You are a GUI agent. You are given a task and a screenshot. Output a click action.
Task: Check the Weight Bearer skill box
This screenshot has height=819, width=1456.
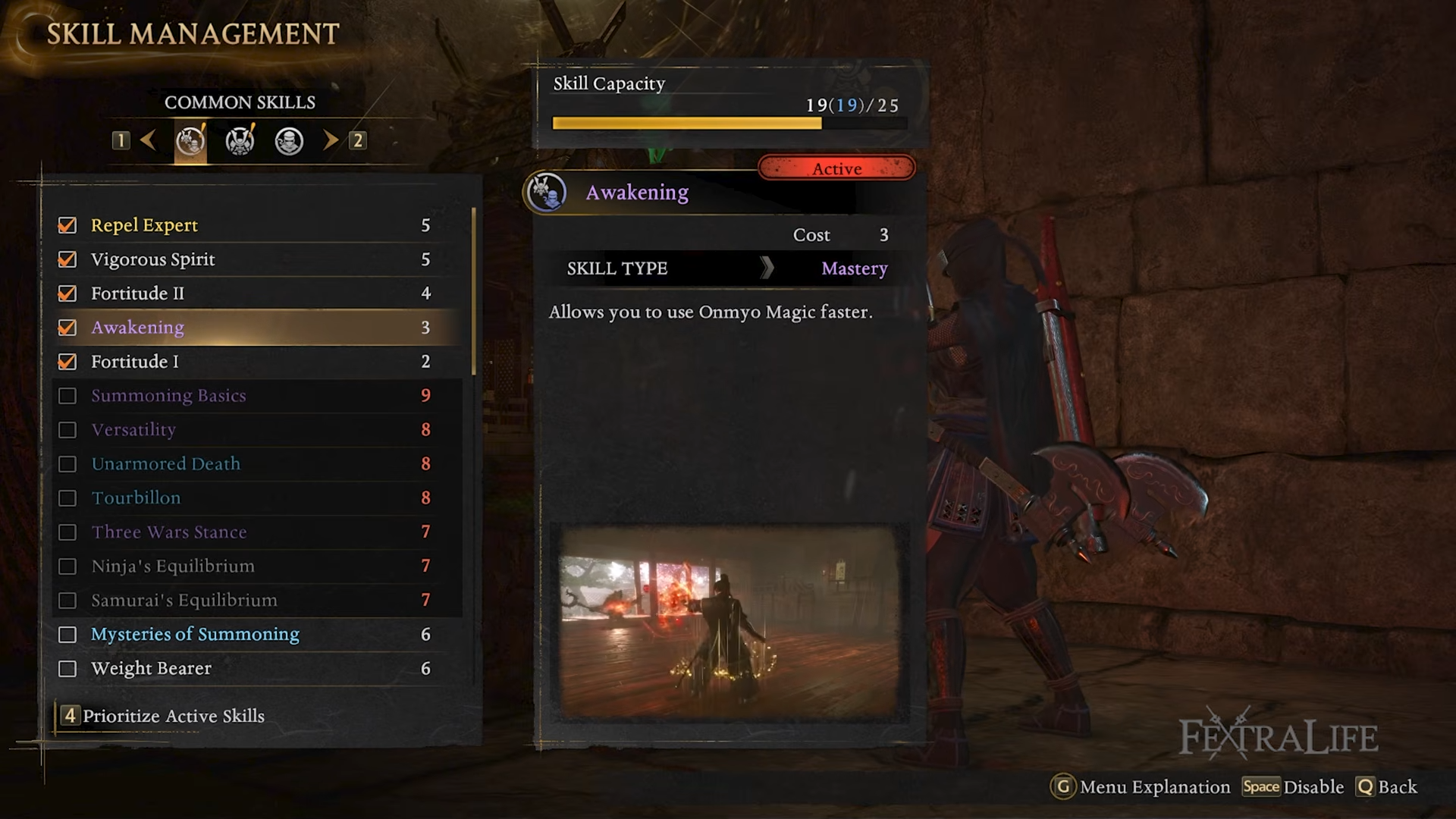tap(67, 669)
